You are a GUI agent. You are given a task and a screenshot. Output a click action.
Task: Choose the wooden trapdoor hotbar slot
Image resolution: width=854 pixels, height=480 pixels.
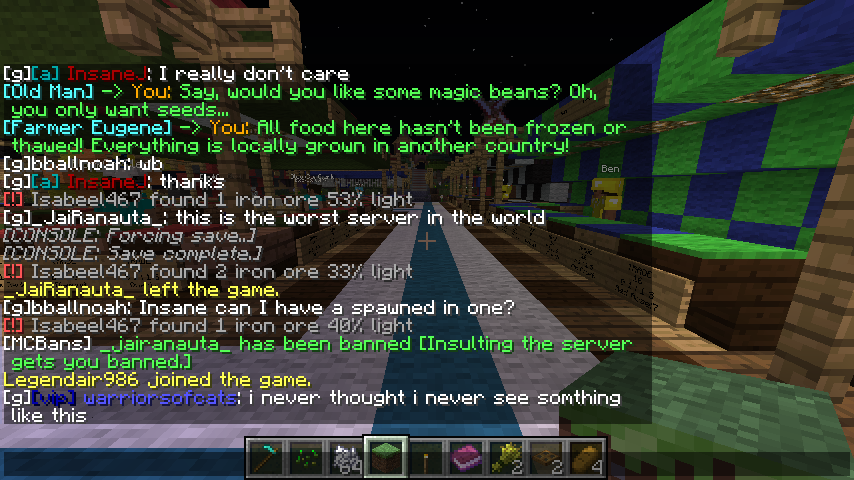pyautogui.click(x=544, y=457)
